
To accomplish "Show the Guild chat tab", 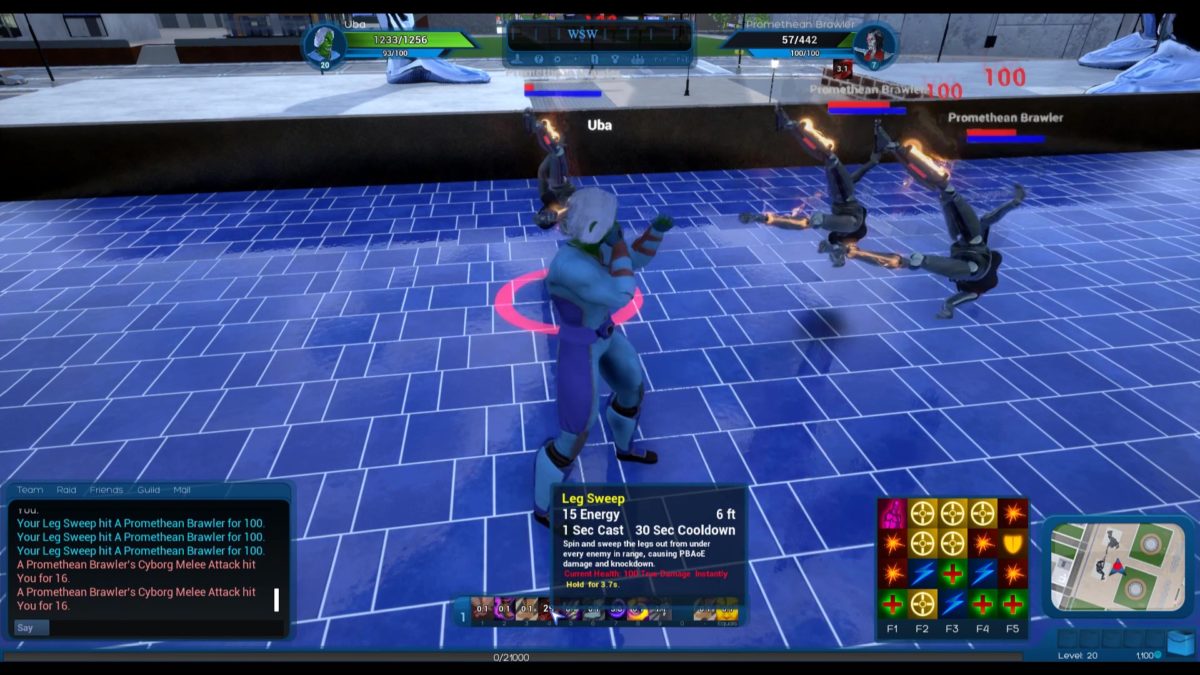I will [149, 490].
